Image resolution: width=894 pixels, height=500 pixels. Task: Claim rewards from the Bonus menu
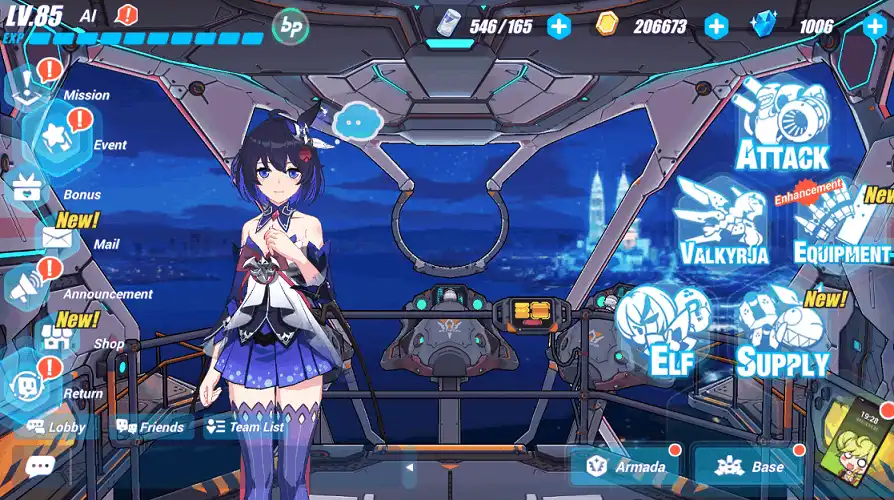[x=30, y=188]
